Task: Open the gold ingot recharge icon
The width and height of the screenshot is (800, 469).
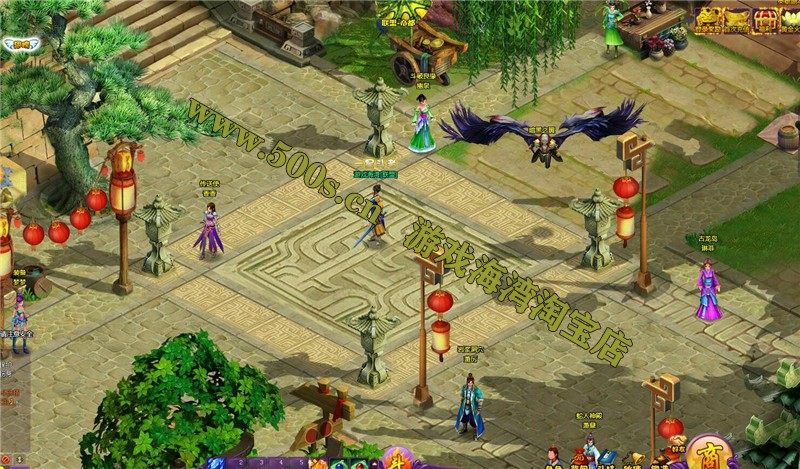Action: click(x=737, y=19)
